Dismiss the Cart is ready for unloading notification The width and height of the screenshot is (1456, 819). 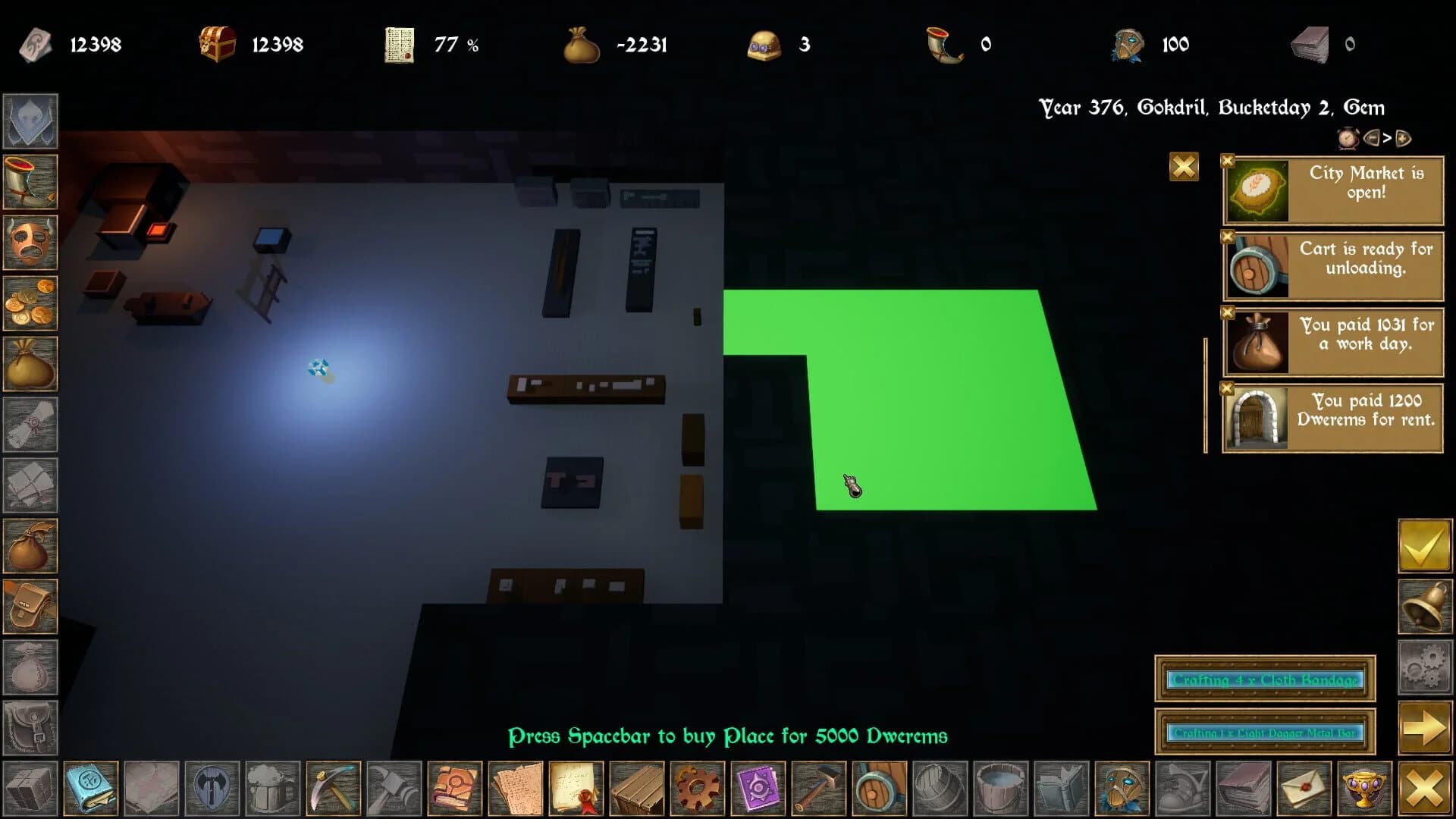pos(1229,237)
